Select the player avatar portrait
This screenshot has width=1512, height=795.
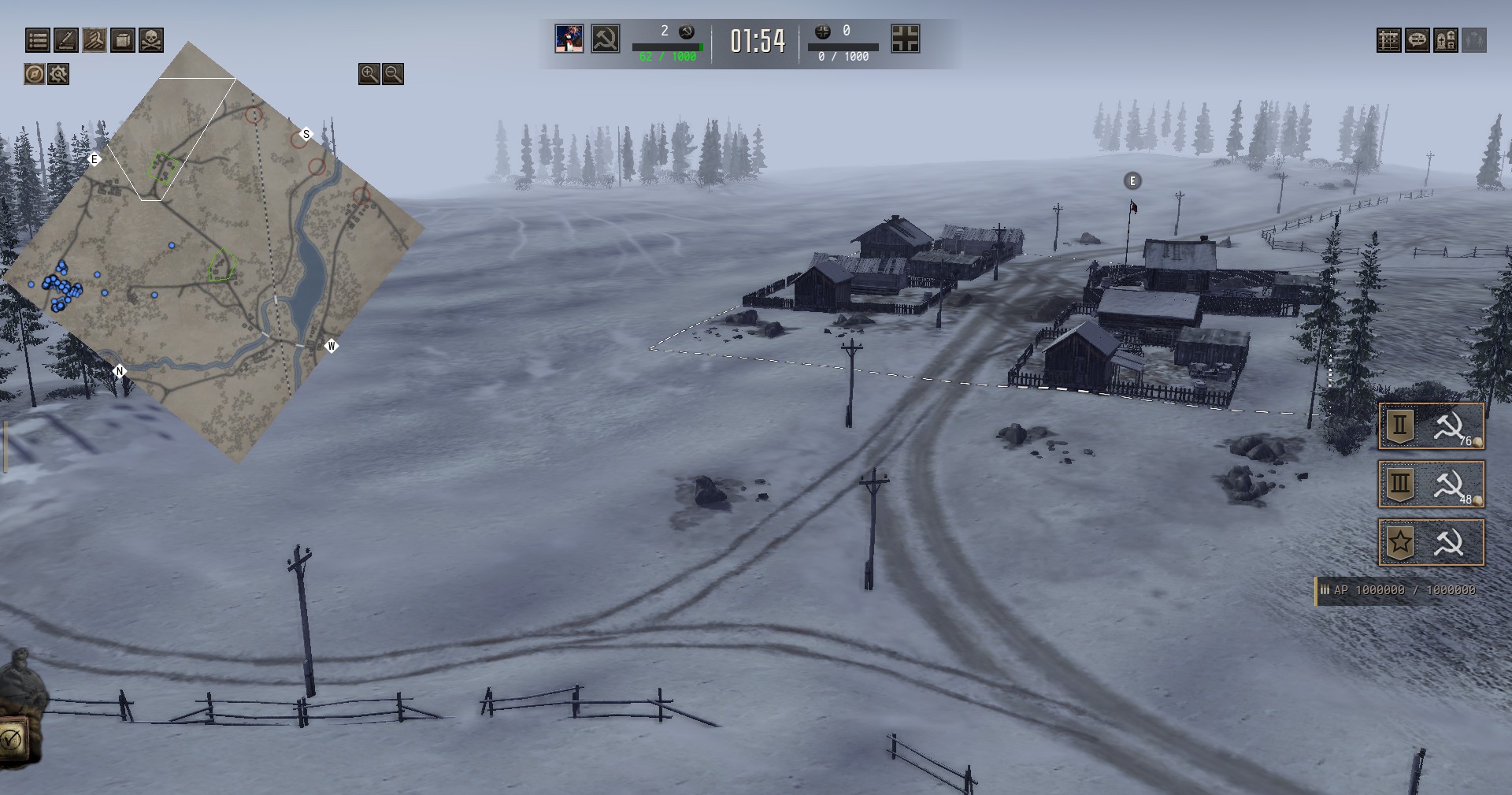pyautogui.click(x=569, y=39)
